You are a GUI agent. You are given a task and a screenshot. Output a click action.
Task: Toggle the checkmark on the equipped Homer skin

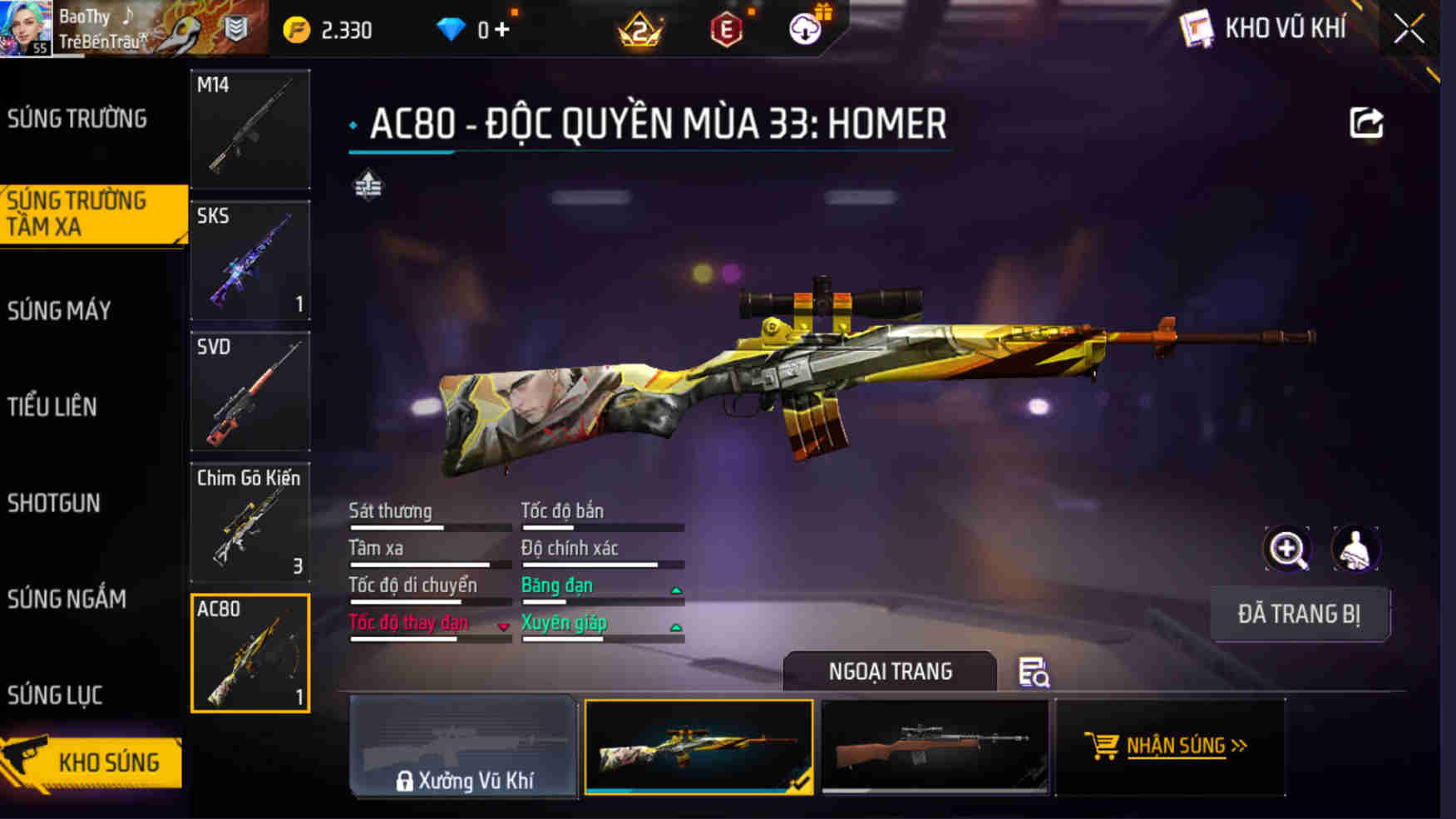tap(802, 785)
